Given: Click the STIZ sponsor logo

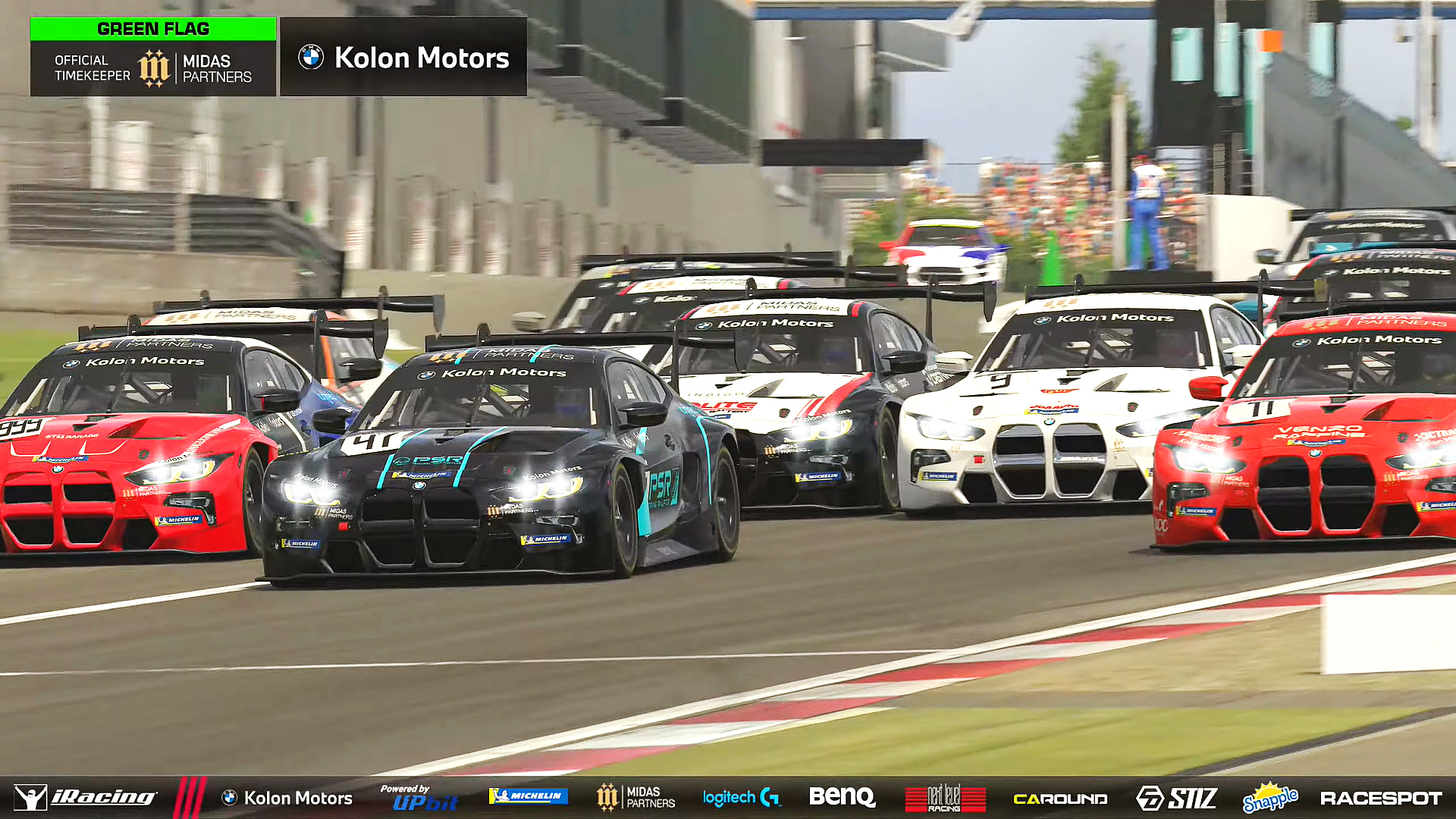Looking at the screenshot, I should (1176, 798).
